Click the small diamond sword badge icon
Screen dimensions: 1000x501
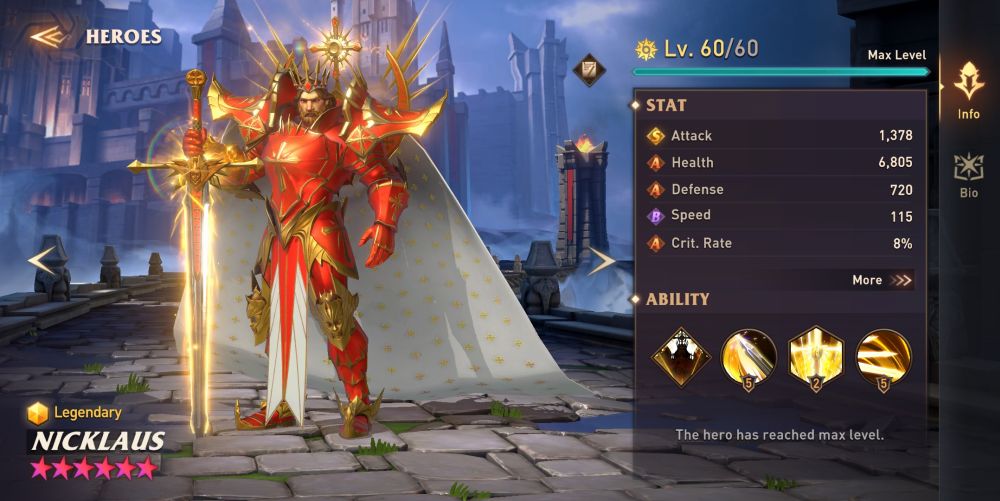point(590,69)
